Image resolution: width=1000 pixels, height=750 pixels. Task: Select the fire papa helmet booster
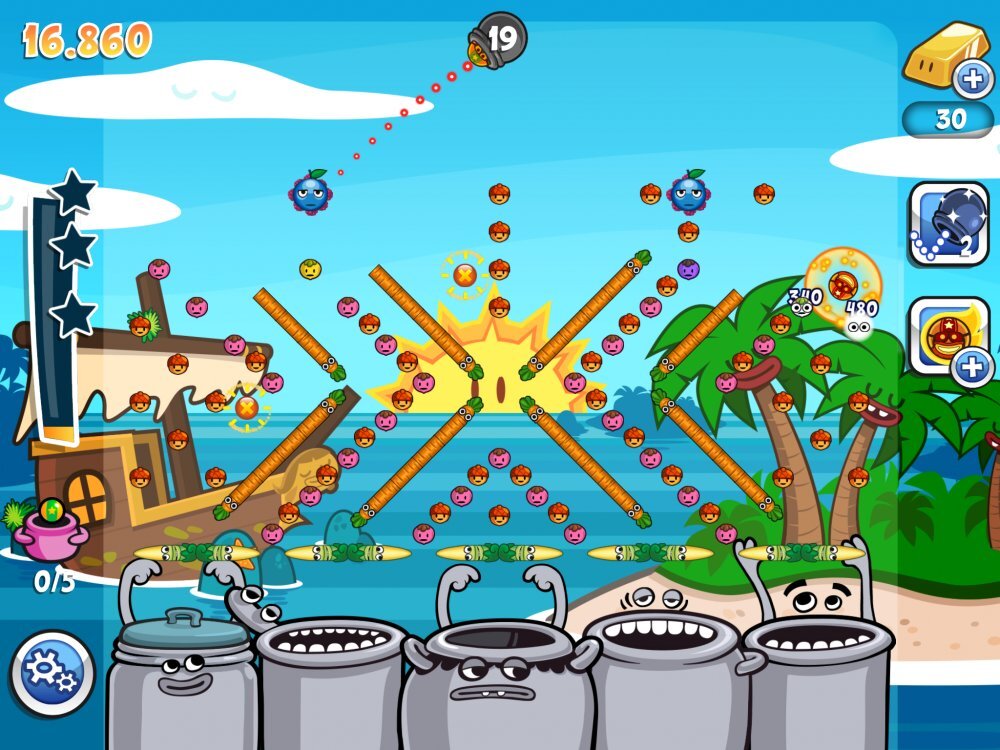tap(945, 335)
